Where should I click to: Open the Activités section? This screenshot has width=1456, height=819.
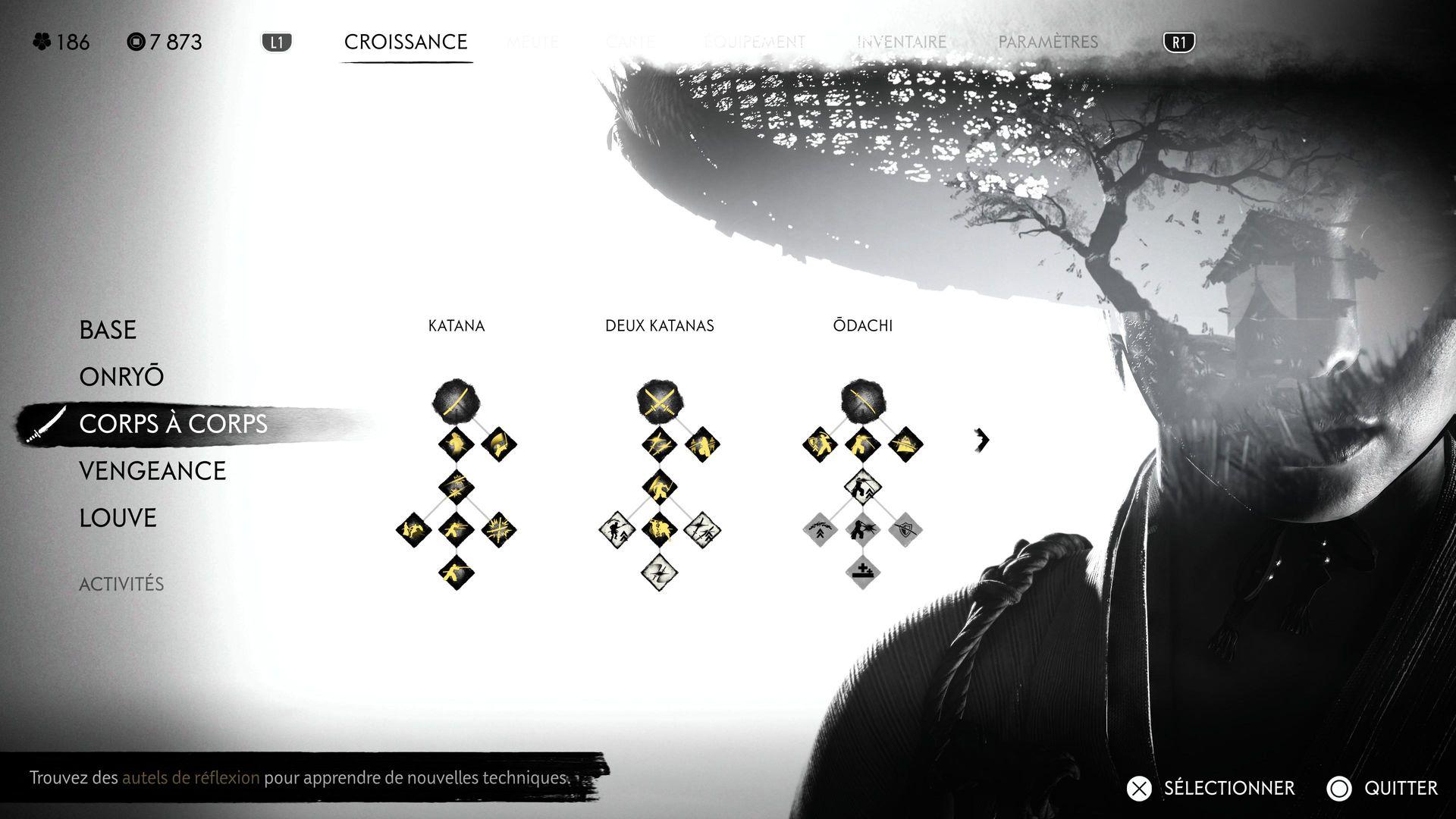pyautogui.click(x=121, y=584)
